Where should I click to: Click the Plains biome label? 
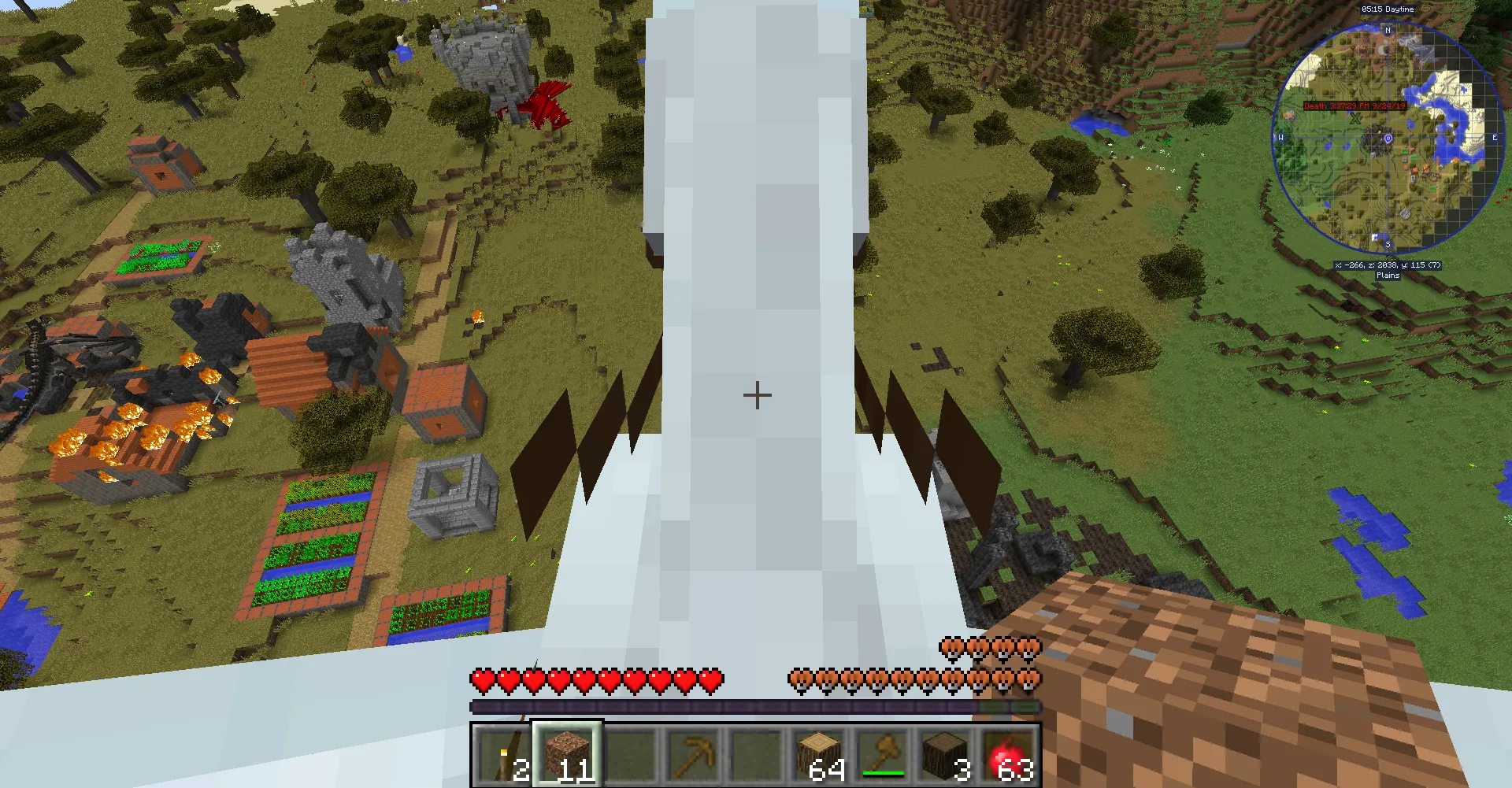(x=1388, y=275)
